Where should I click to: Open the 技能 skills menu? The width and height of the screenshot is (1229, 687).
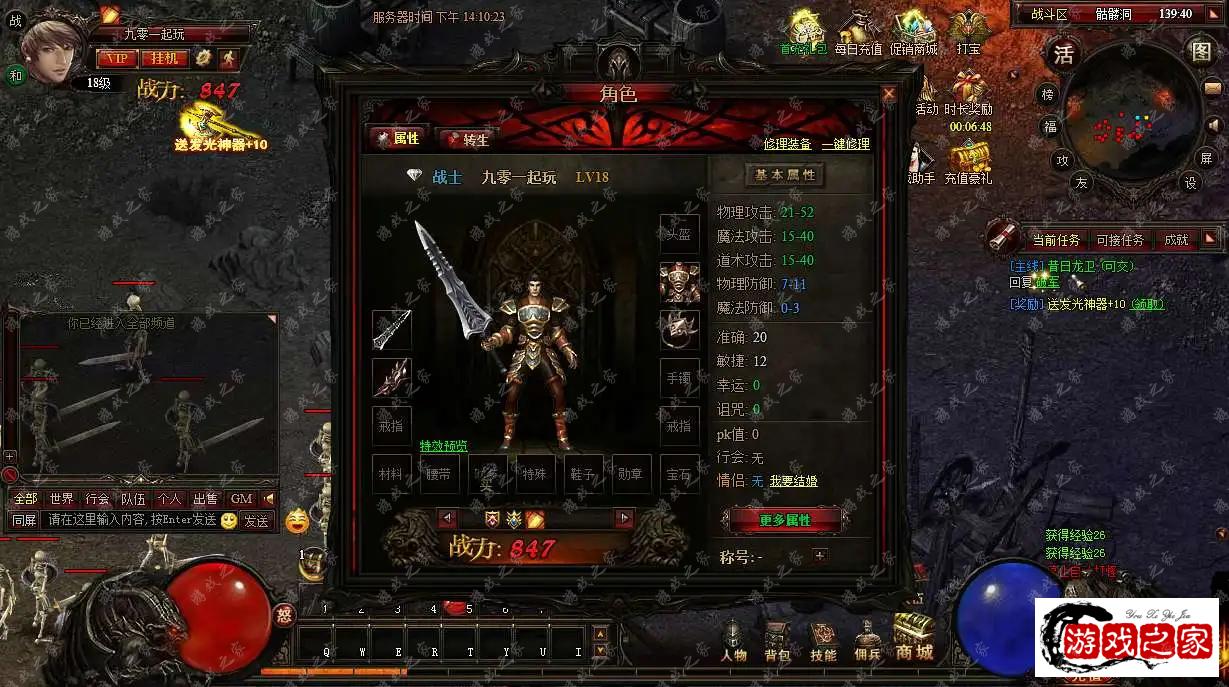[823, 642]
